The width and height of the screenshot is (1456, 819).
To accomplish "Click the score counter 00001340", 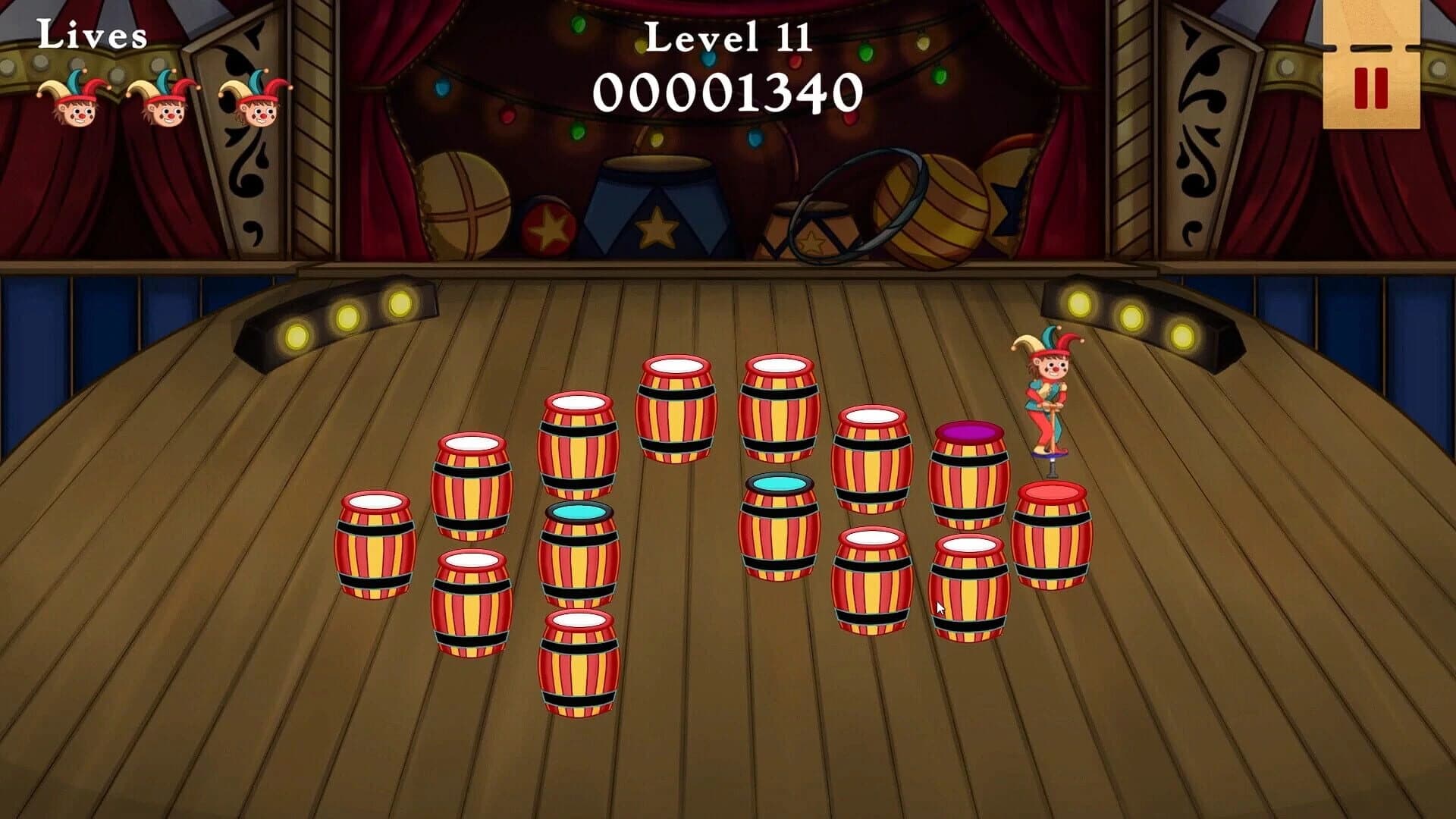I will pos(728,91).
